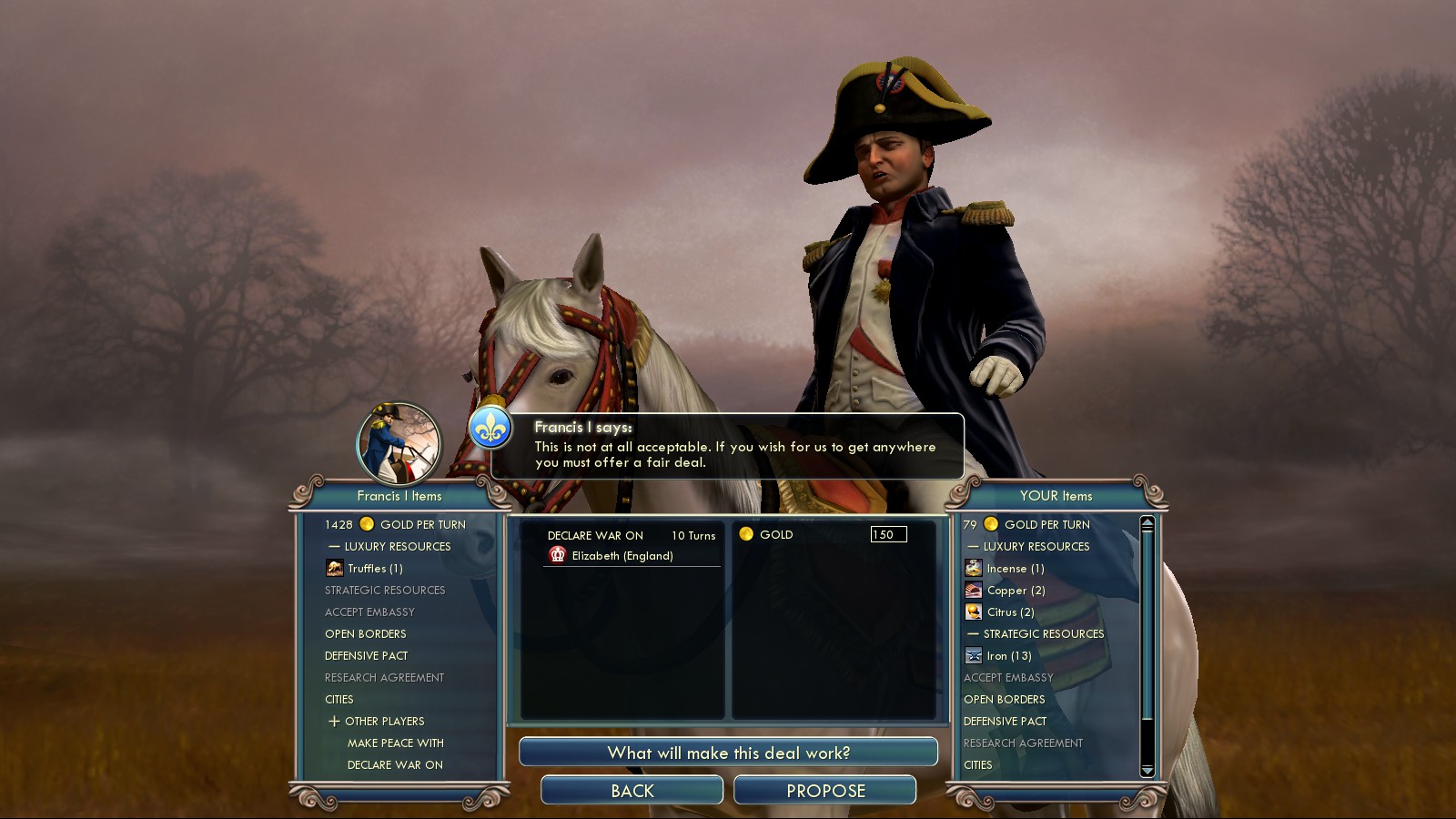Choose Declare War On under Other Players

pos(395,765)
